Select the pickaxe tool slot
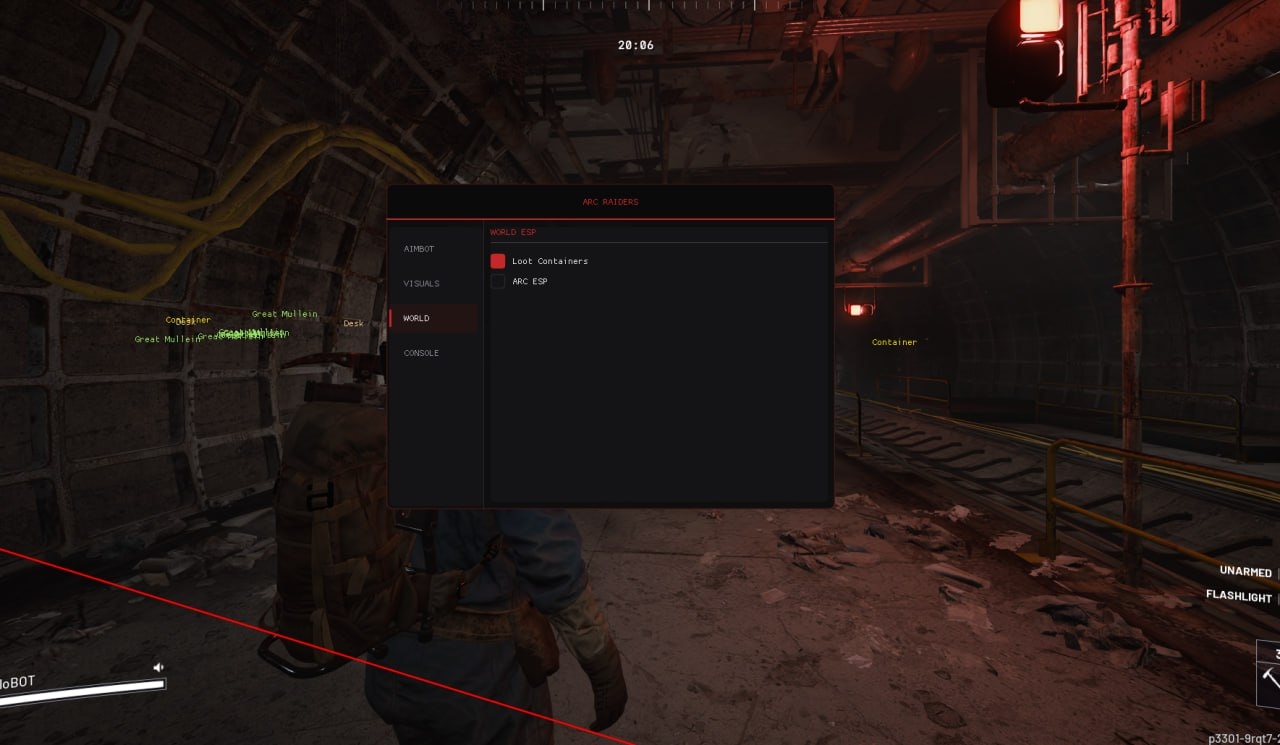The width and height of the screenshot is (1280, 745). (1270, 678)
